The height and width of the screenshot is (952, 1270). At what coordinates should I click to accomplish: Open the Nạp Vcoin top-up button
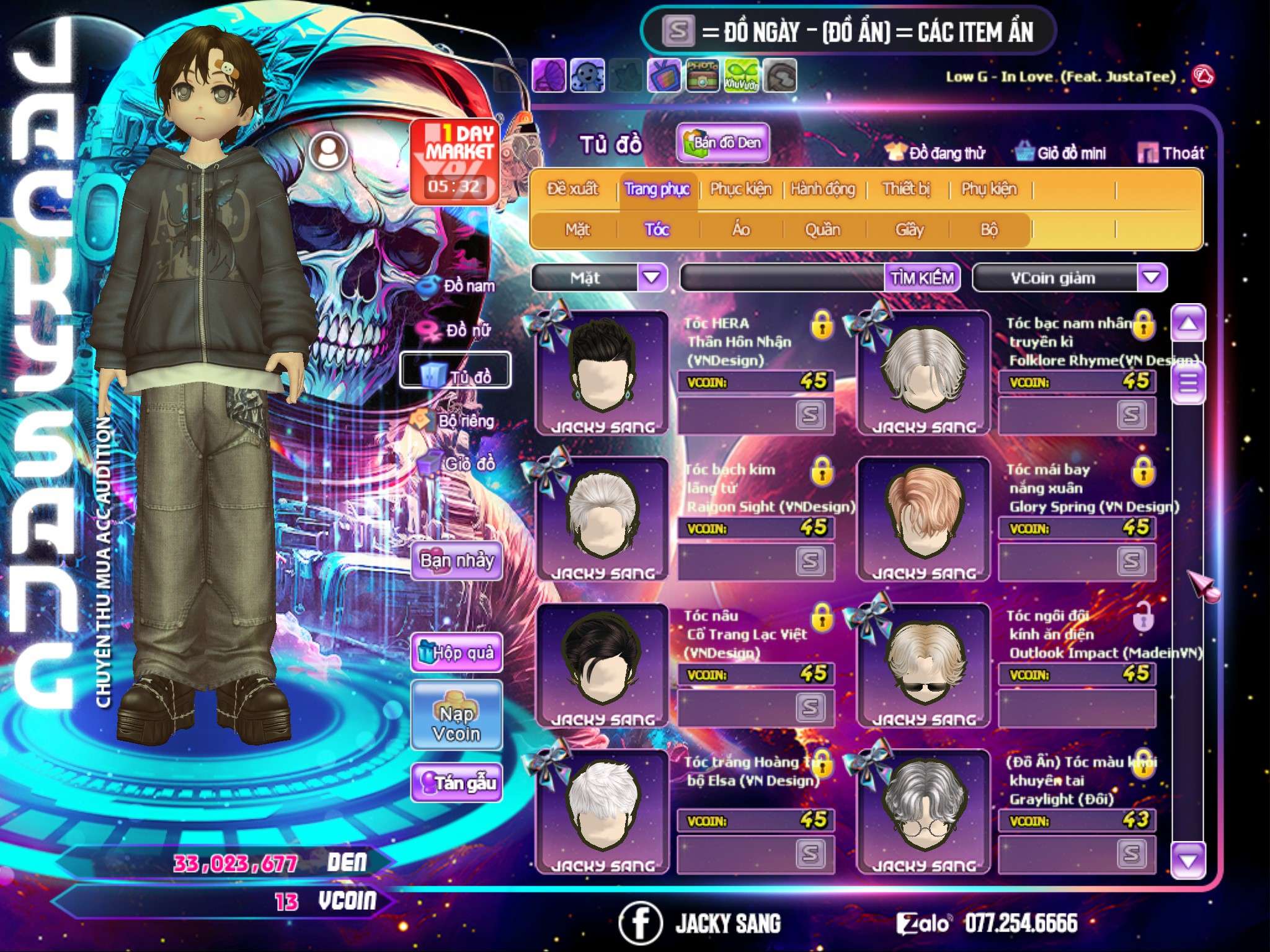456,723
